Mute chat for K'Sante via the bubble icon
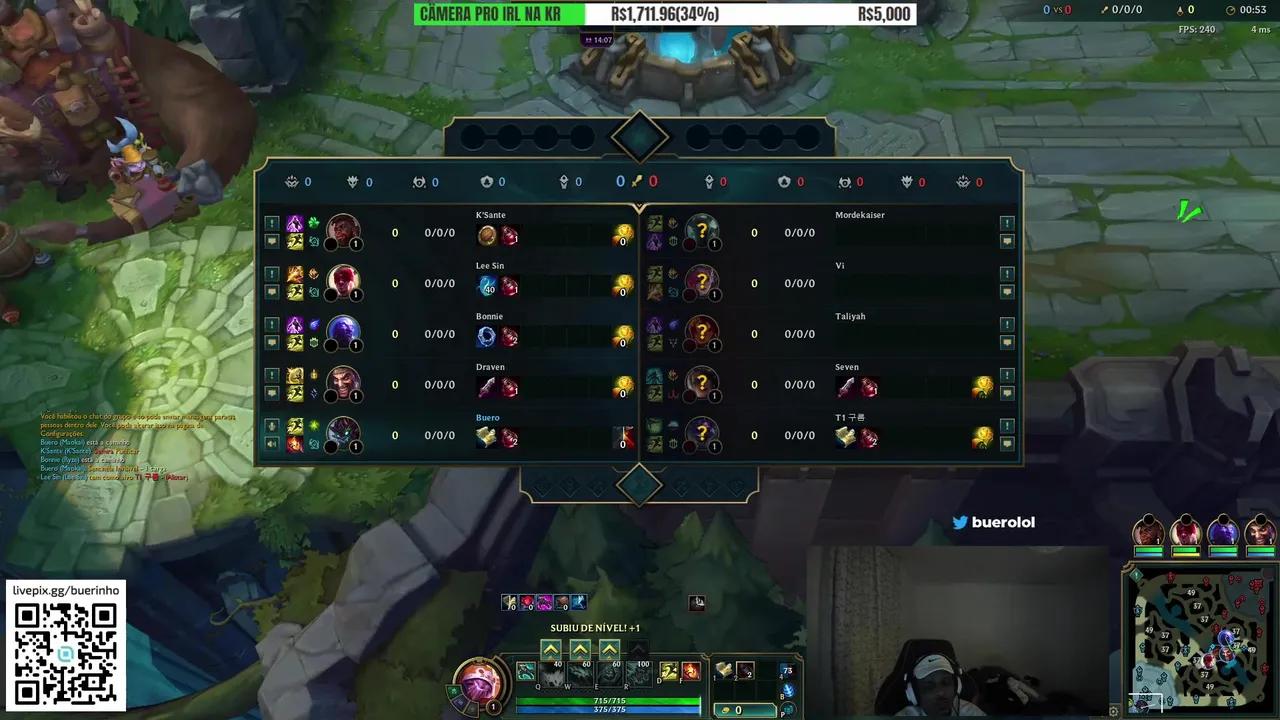 273,240
